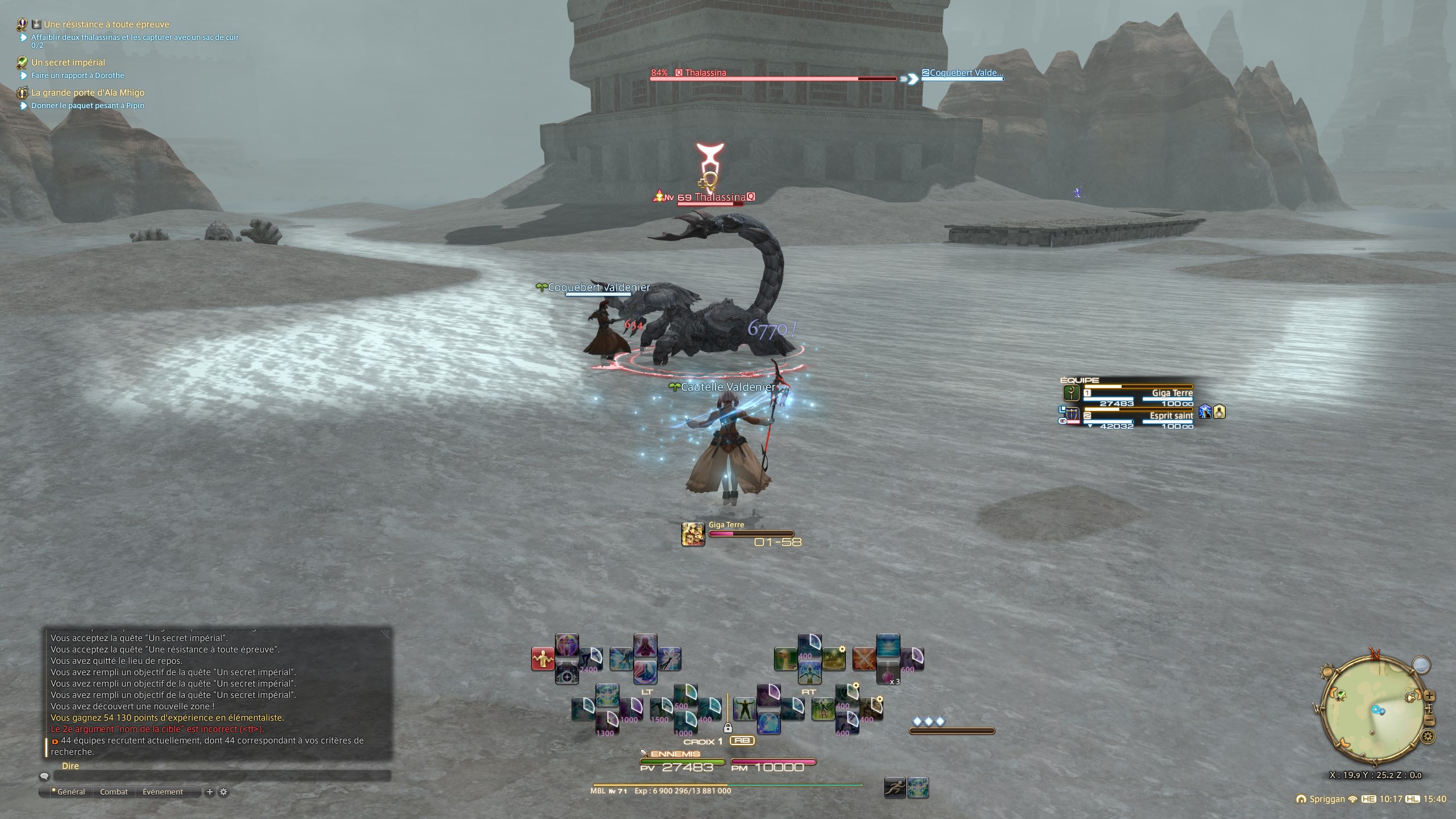Activate the sprint running-figure icon

point(895,788)
